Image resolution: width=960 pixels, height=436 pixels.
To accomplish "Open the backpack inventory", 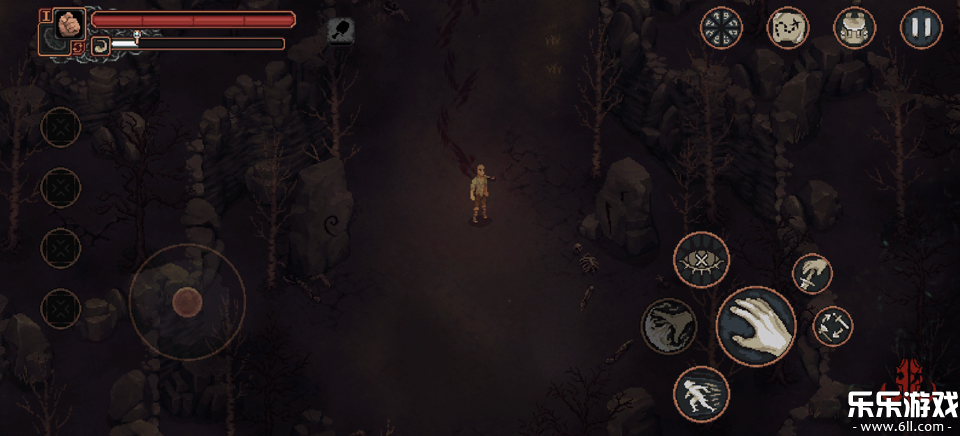I will tap(854, 28).
